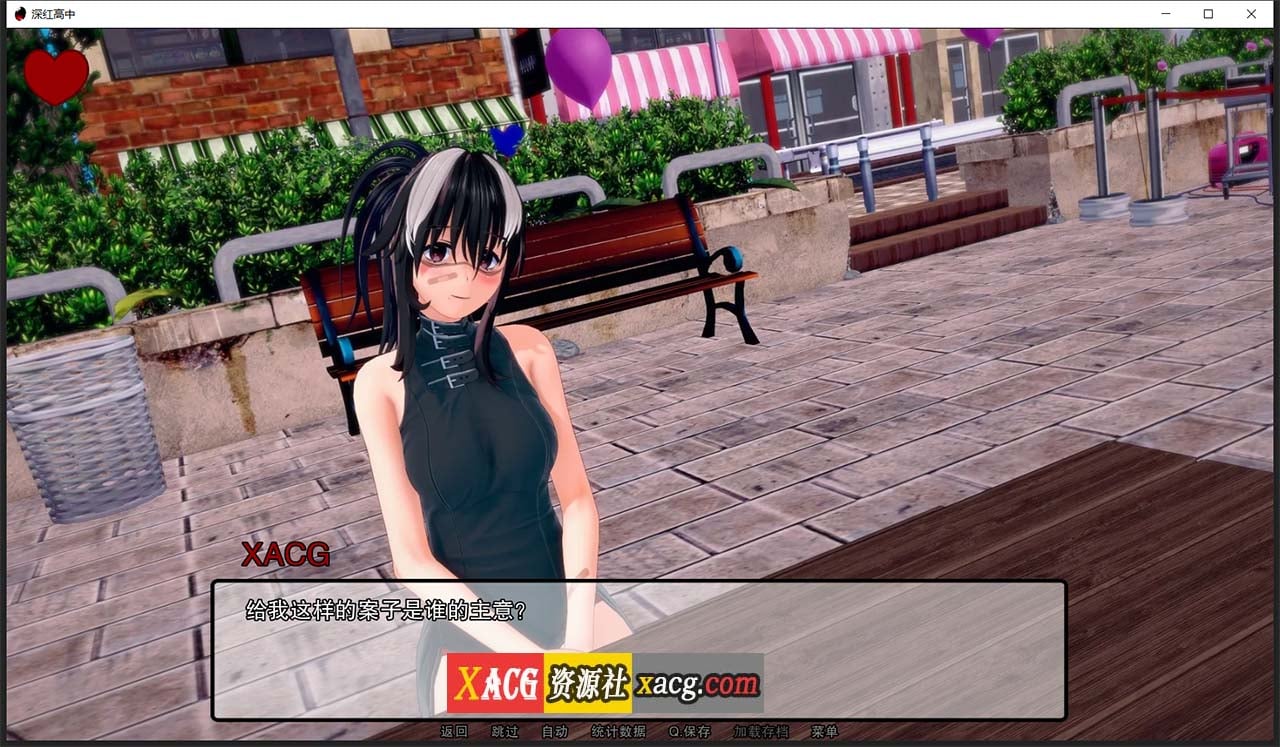Turn on fast-forward by clicking 跳过 again
The image size is (1280, 747).
(x=505, y=731)
